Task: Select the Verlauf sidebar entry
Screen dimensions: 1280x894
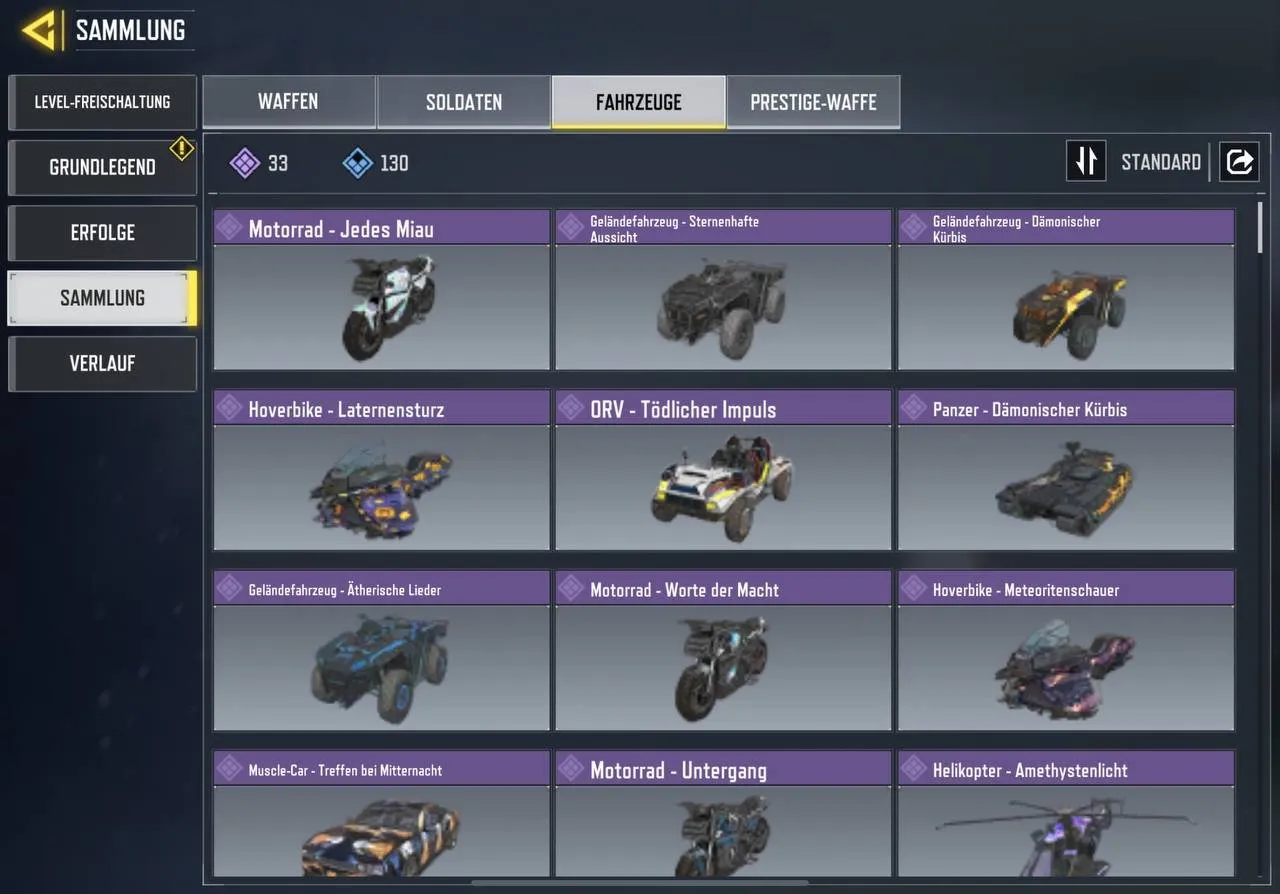Action: tap(100, 363)
